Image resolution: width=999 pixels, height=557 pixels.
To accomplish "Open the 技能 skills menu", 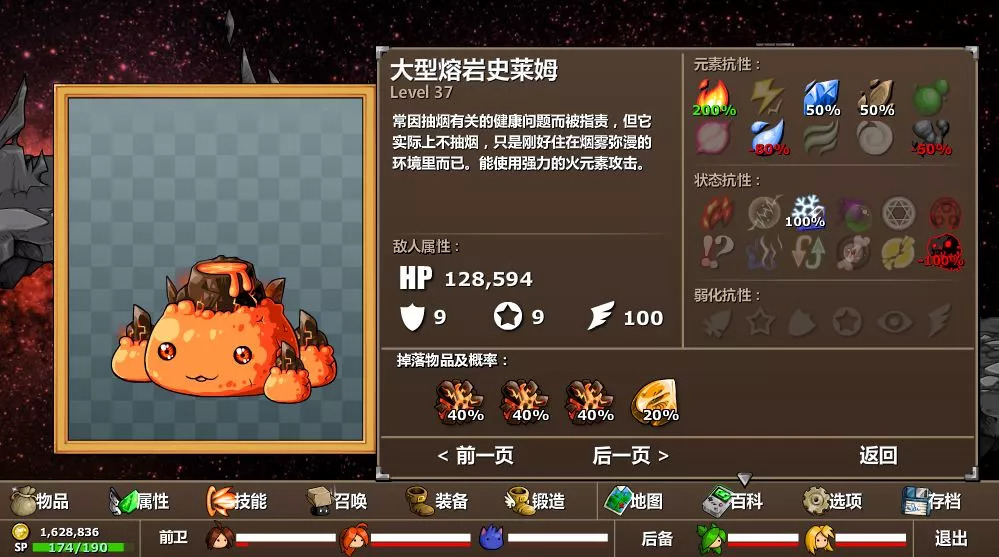I will pos(238,501).
